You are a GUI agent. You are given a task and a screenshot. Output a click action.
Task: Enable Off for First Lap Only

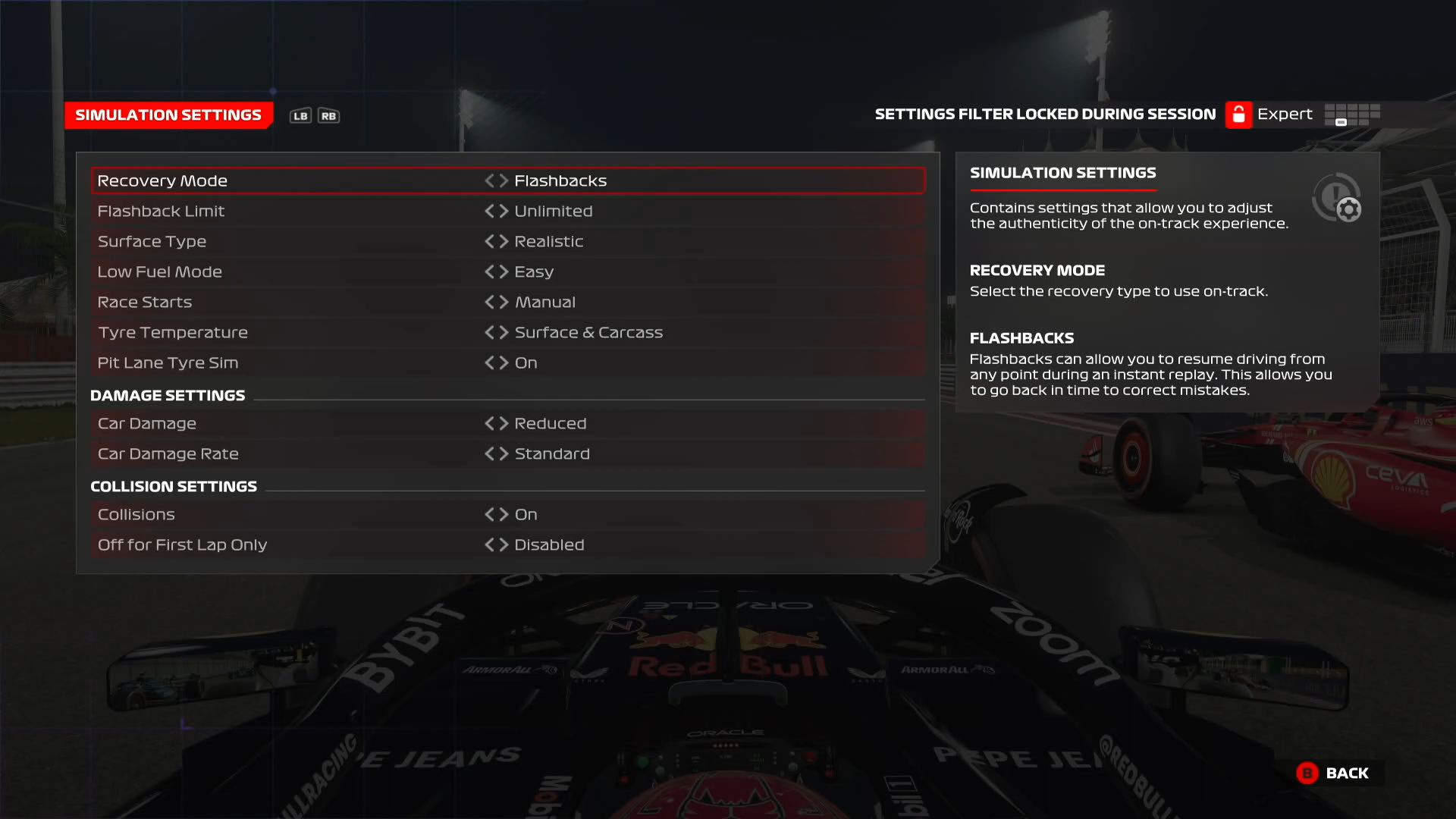[504, 544]
